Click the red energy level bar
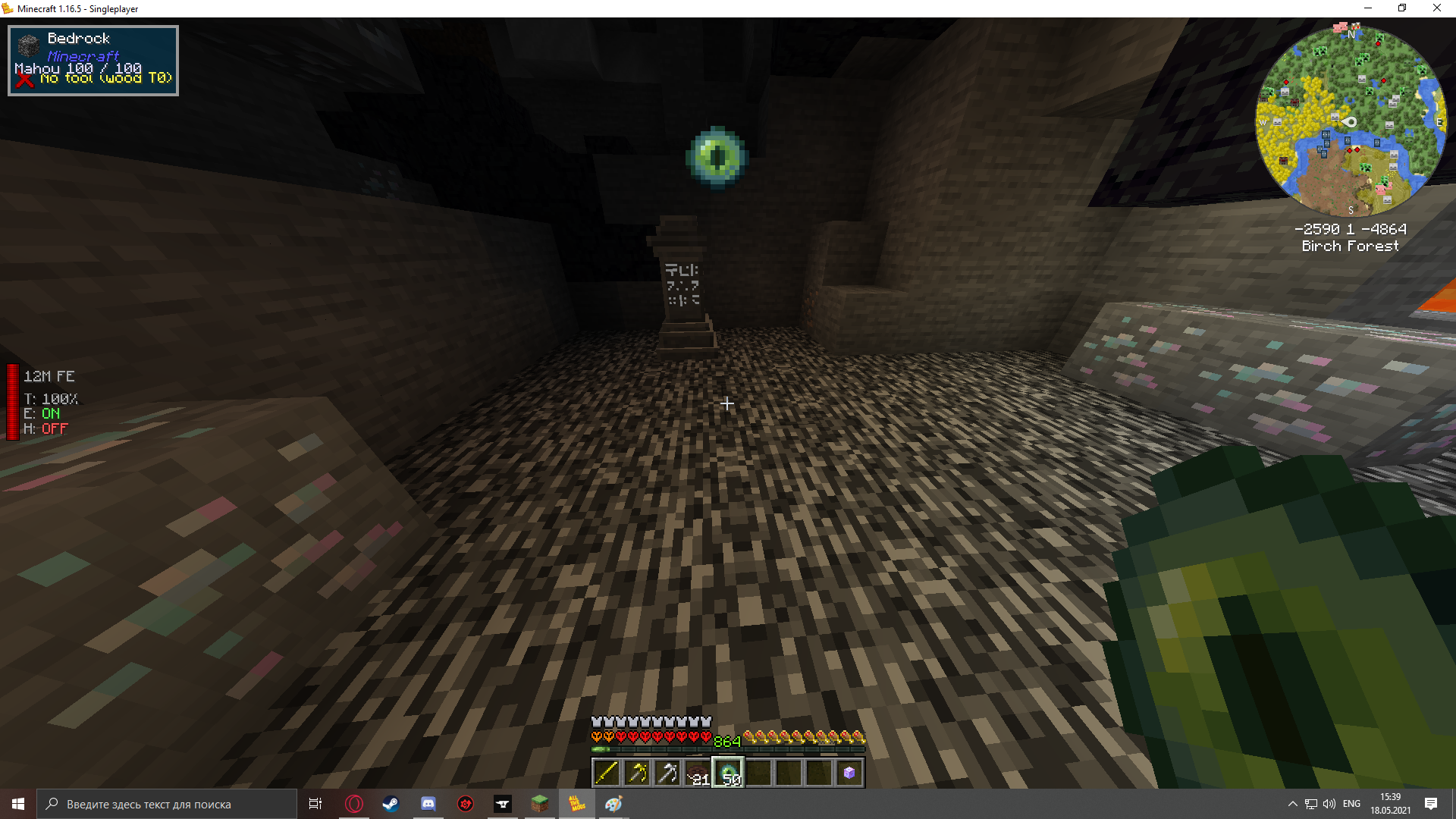Image resolution: width=1456 pixels, height=819 pixels. 11,402
